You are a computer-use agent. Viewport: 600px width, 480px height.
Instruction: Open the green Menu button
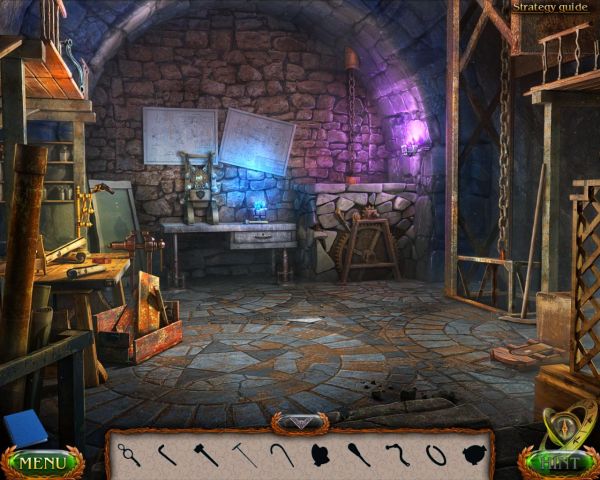(41, 464)
